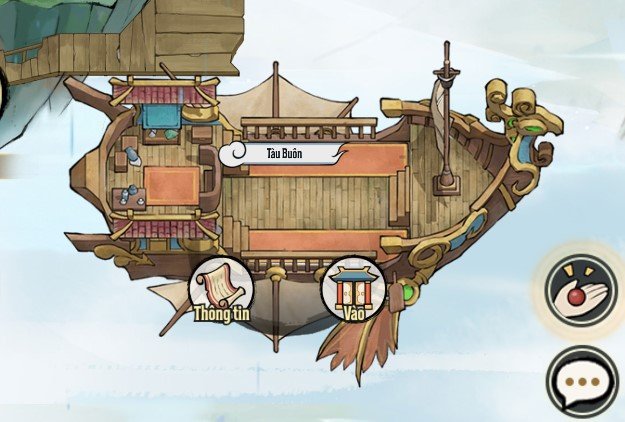Open the chat speech bubble

click(582, 382)
